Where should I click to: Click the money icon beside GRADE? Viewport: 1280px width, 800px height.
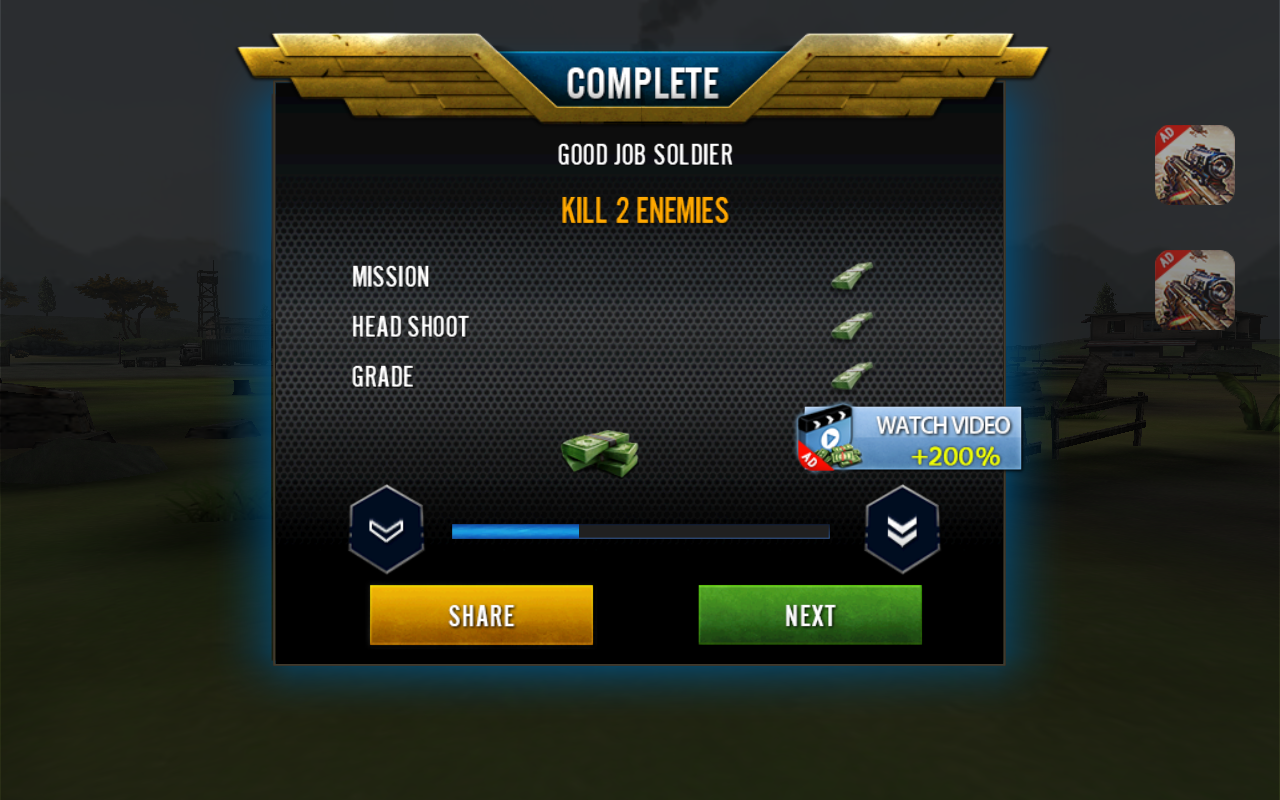click(x=852, y=377)
